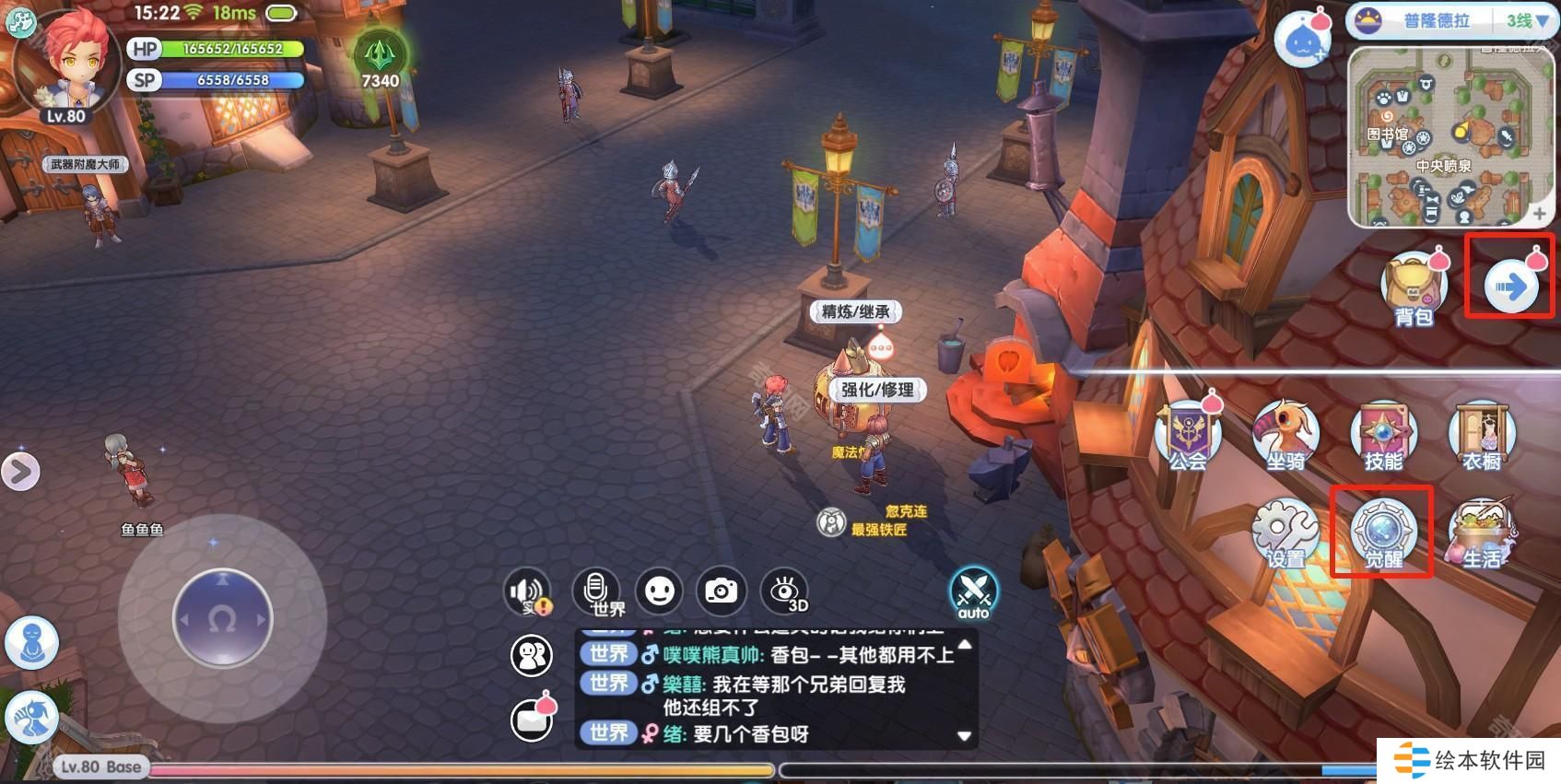Toggle the speaker voice button

pos(529,592)
